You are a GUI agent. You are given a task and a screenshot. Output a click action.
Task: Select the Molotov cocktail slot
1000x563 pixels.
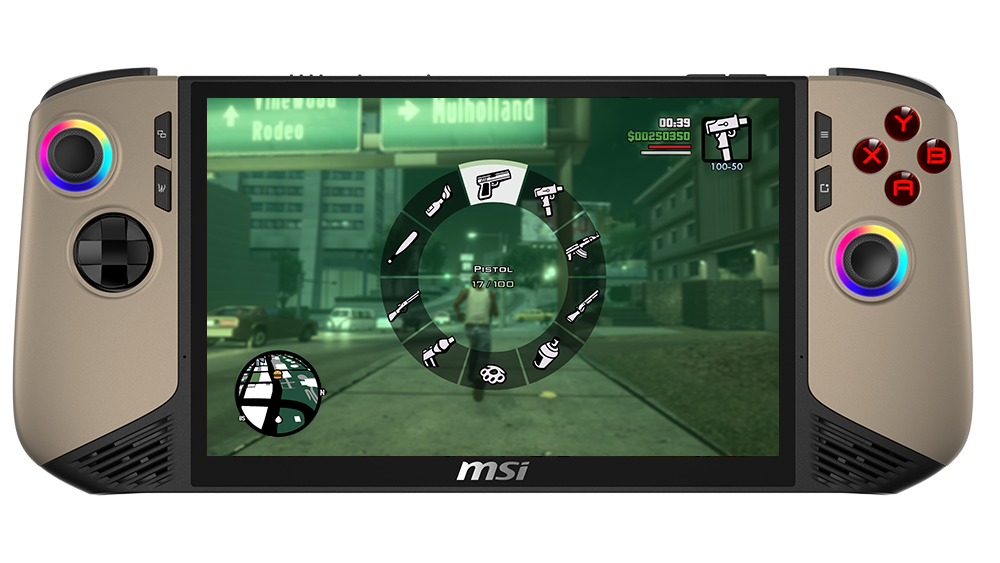click(x=438, y=201)
